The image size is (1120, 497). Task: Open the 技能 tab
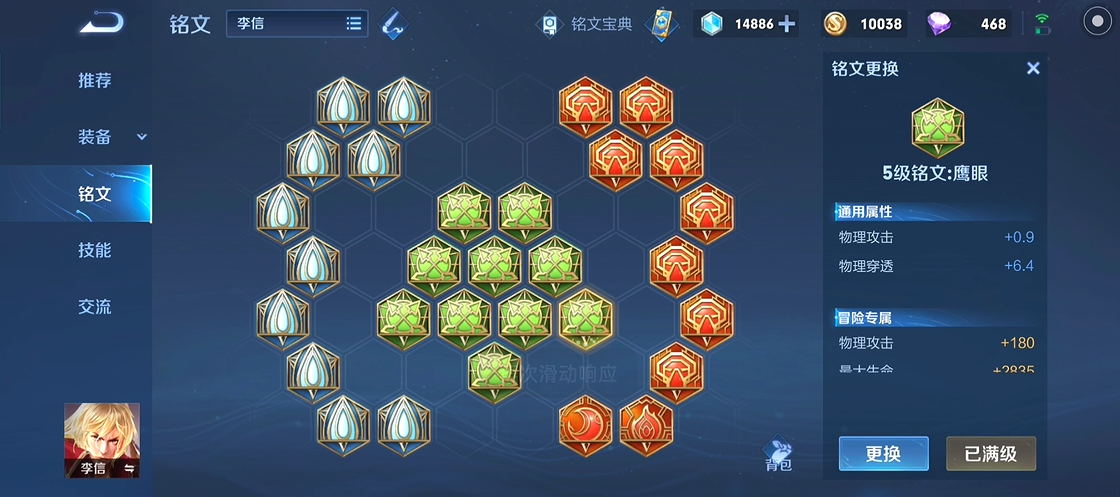point(95,250)
